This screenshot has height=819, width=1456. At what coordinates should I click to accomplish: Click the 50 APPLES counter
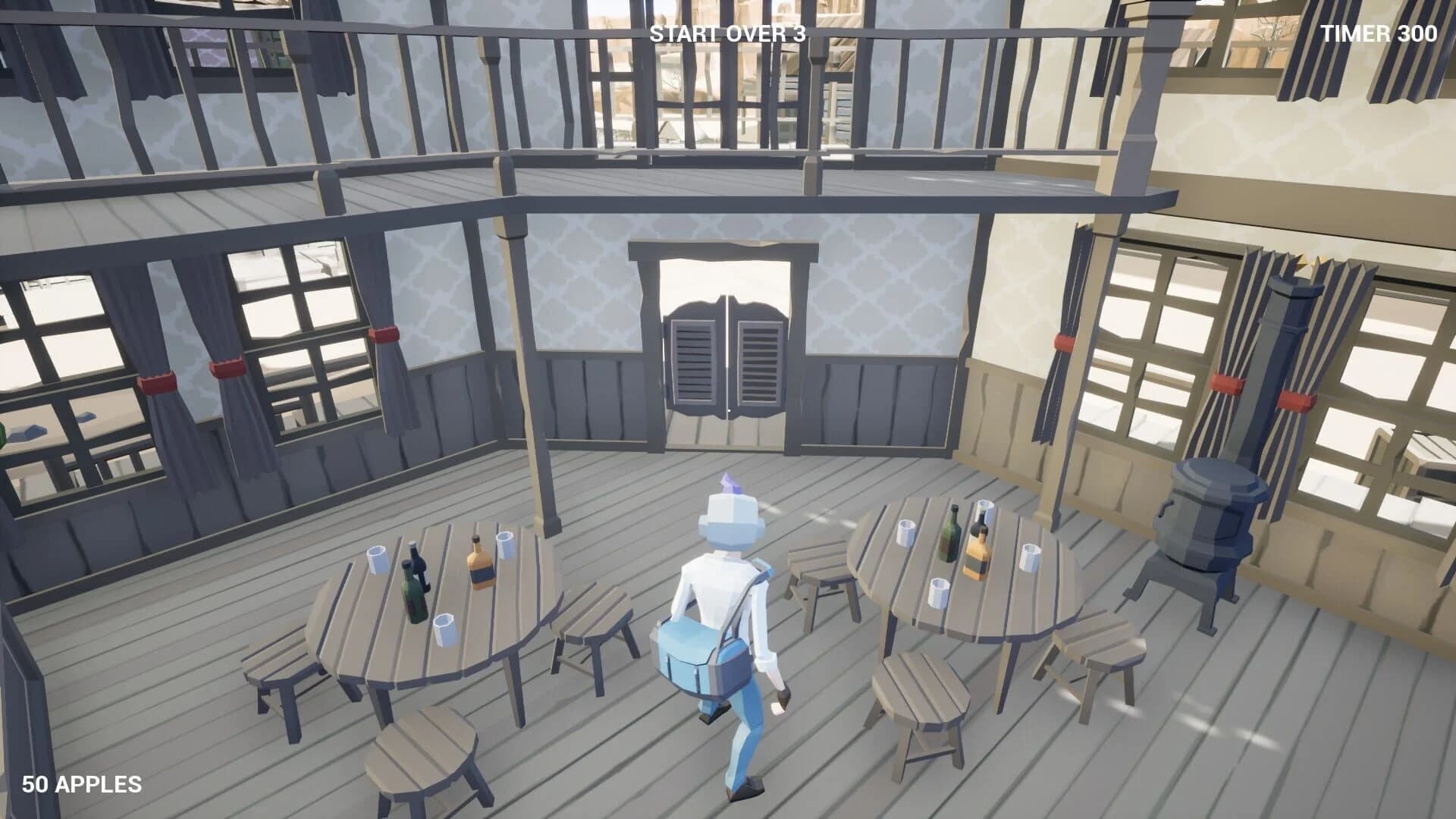click(x=82, y=785)
